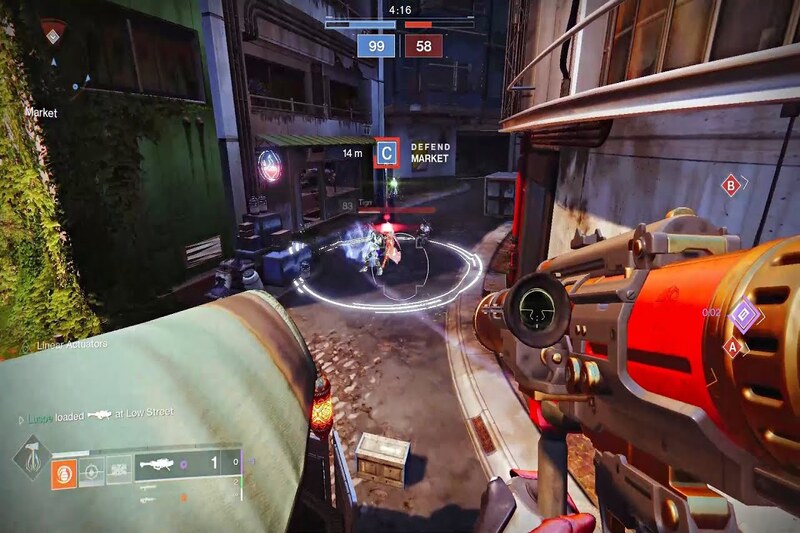Select the red zone A marker
This screenshot has height=533, width=800.
tap(735, 348)
